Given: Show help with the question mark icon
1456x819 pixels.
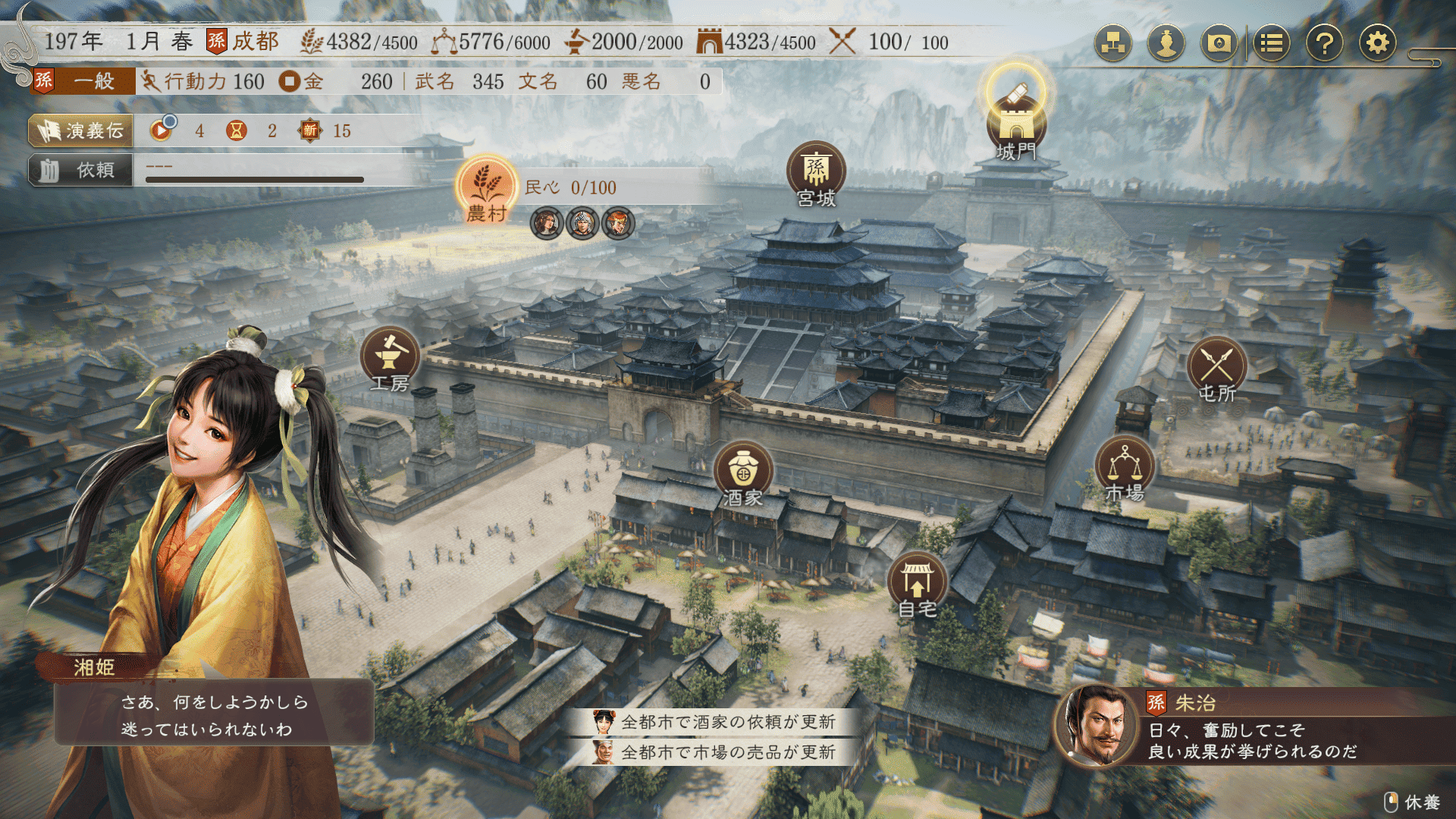Looking at the screenshot, I should coord(1324,43).
